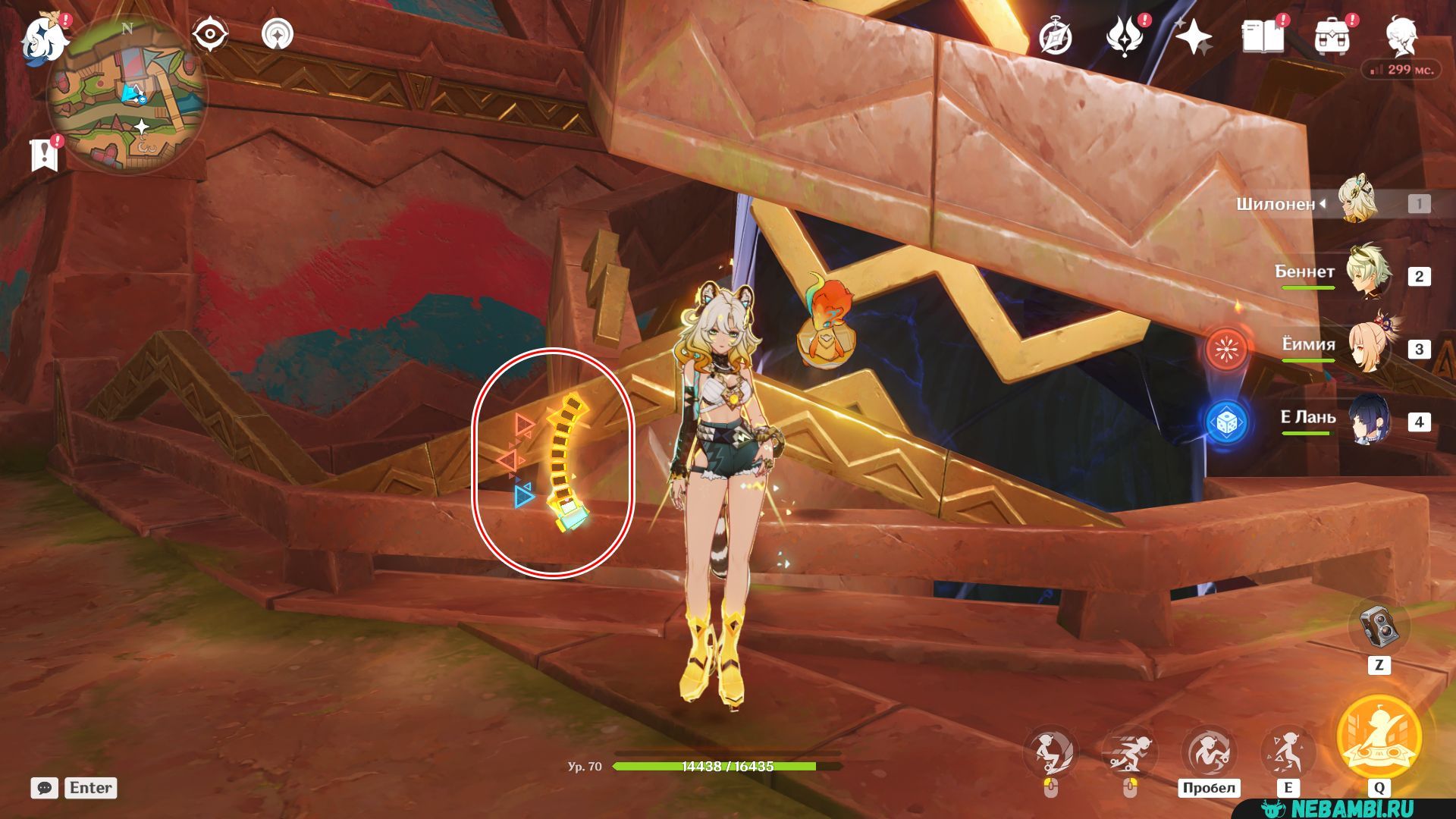Toggle the elemental sight eye icon
This screenshot has height=819, width=1456.
click(210, 35)
